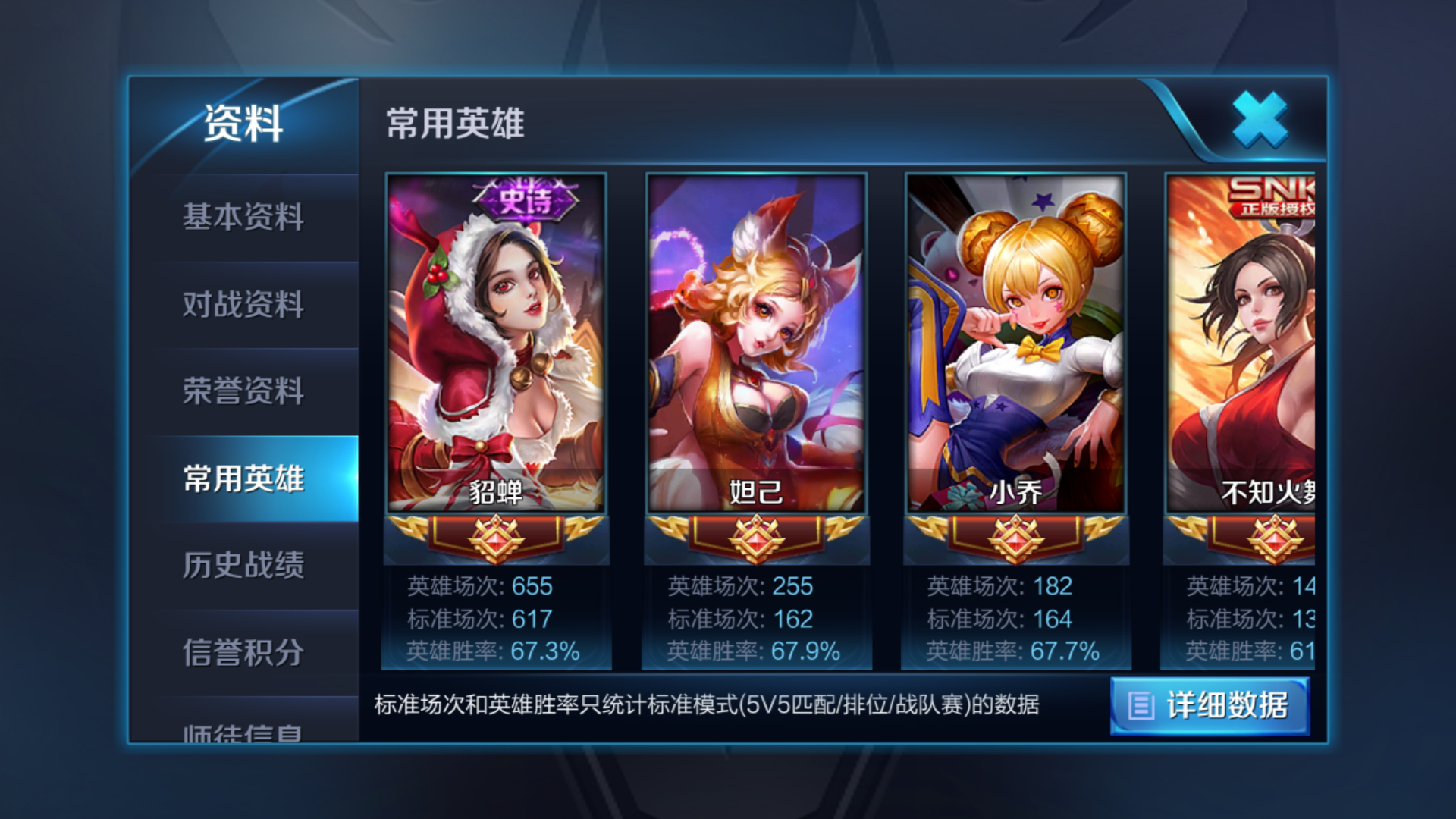Switch to the 基本资料 tab
Viewport: 1456px width, 819px height.
pos(243,218)
